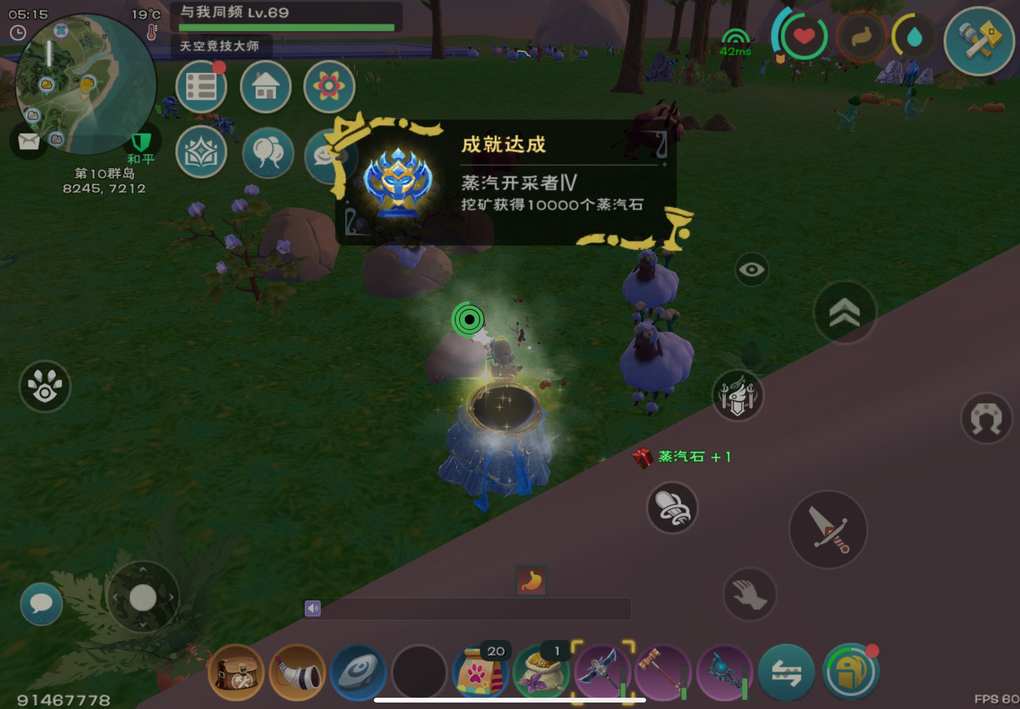Screen dimensions: 1020x709
Task: Select the pet food bag hotbar slot
Action: tap(480, 672)
